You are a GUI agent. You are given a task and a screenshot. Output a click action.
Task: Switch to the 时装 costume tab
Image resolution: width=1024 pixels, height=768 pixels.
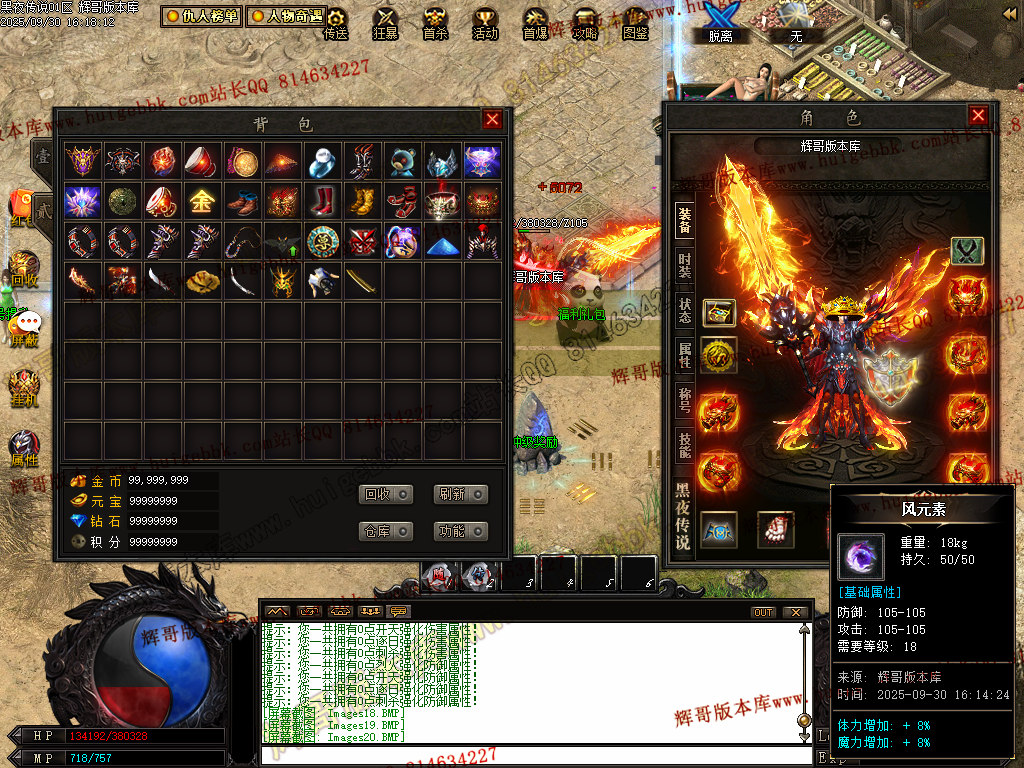pos(684,265)
